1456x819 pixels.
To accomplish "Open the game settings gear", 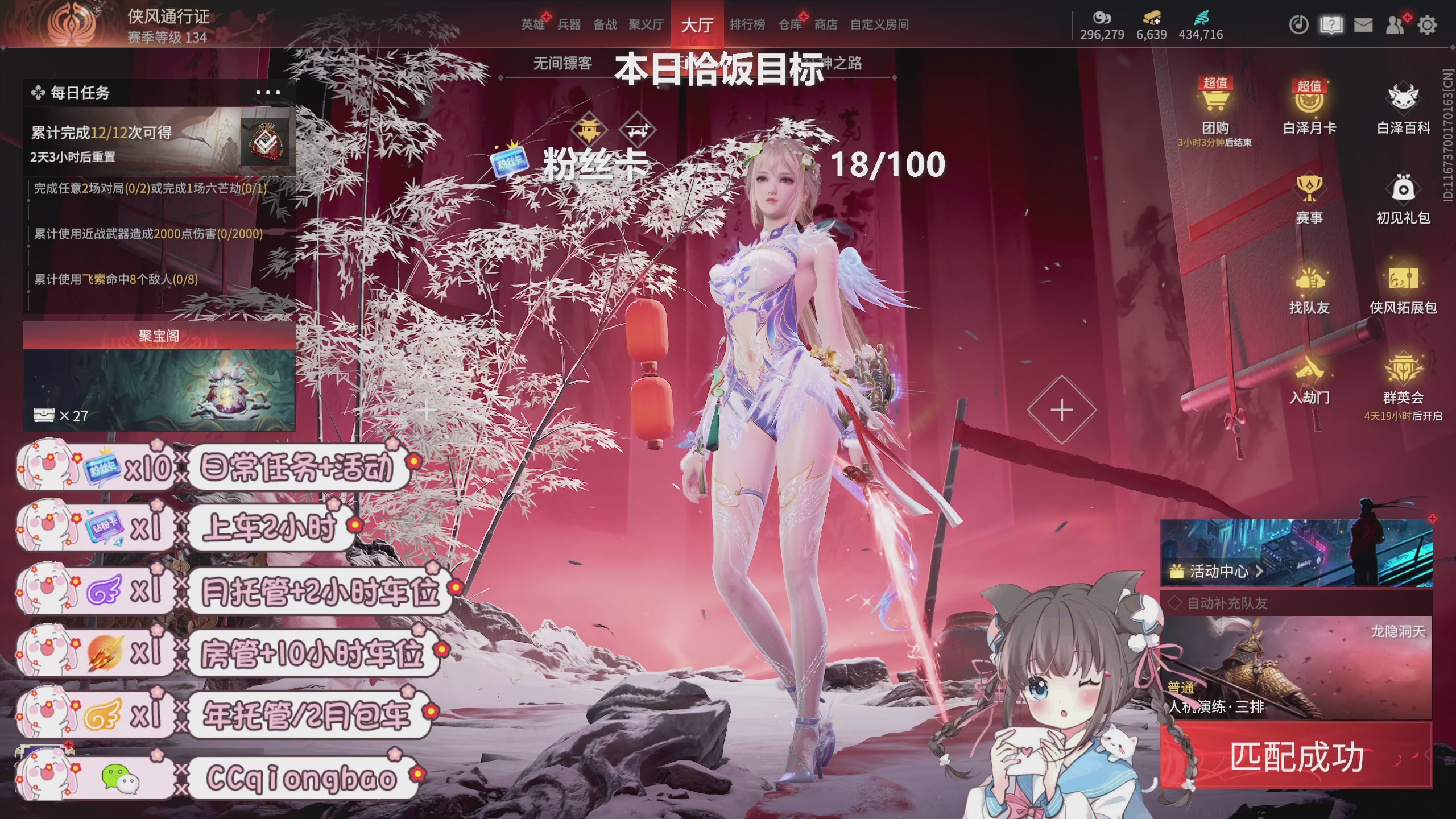I will 1428,25.
